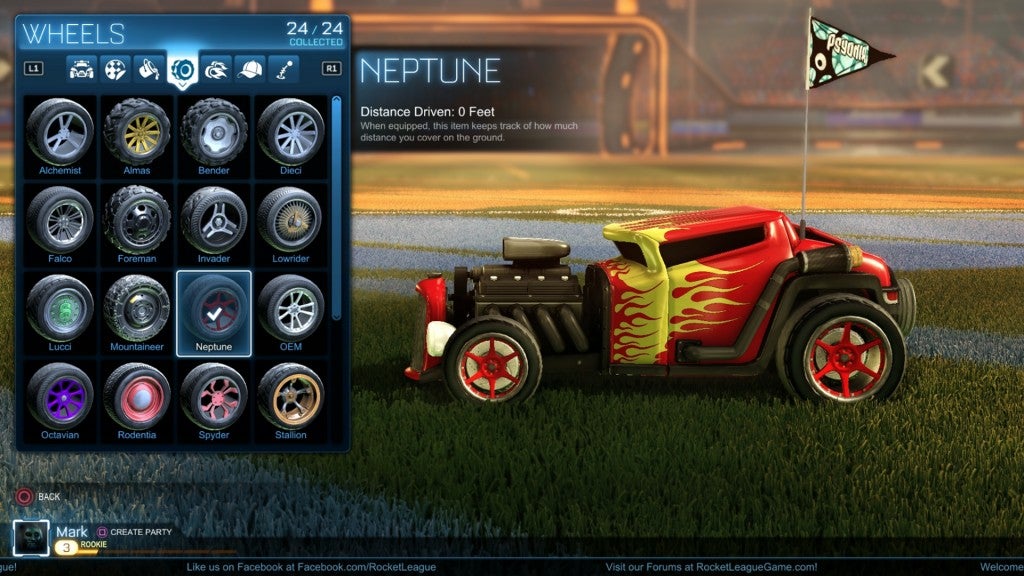
Task: Open the paint bucket tab
Action: (x=149, y=70)
